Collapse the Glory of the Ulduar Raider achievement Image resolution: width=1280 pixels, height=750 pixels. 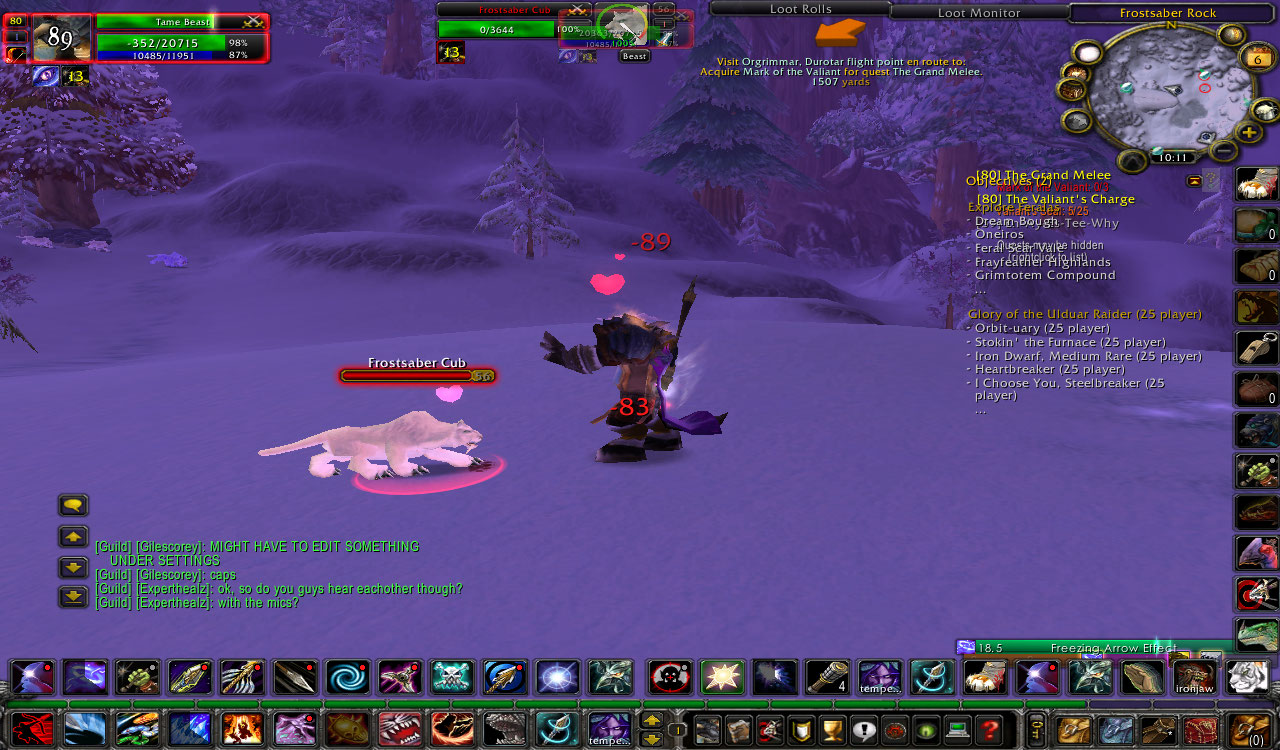coord(1084,313)
